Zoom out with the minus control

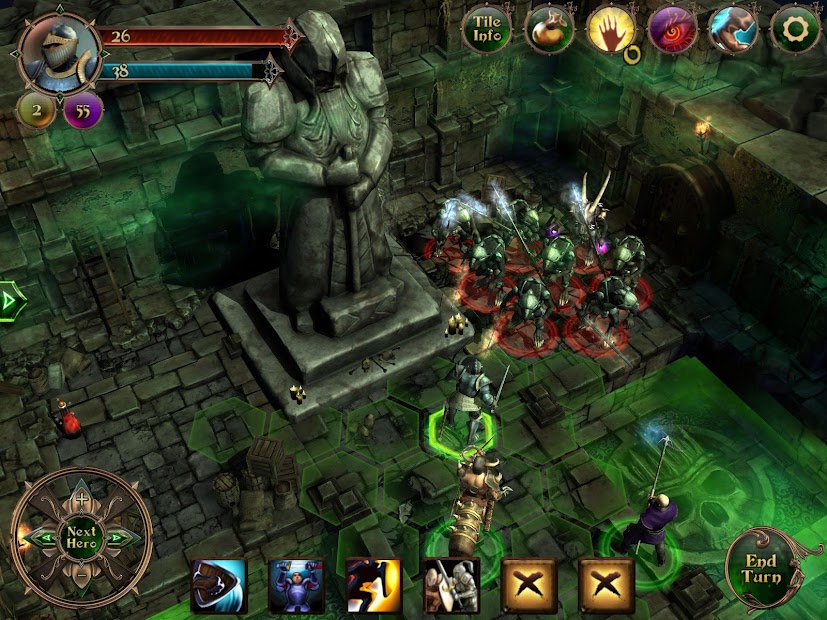(x=81, y=577)
